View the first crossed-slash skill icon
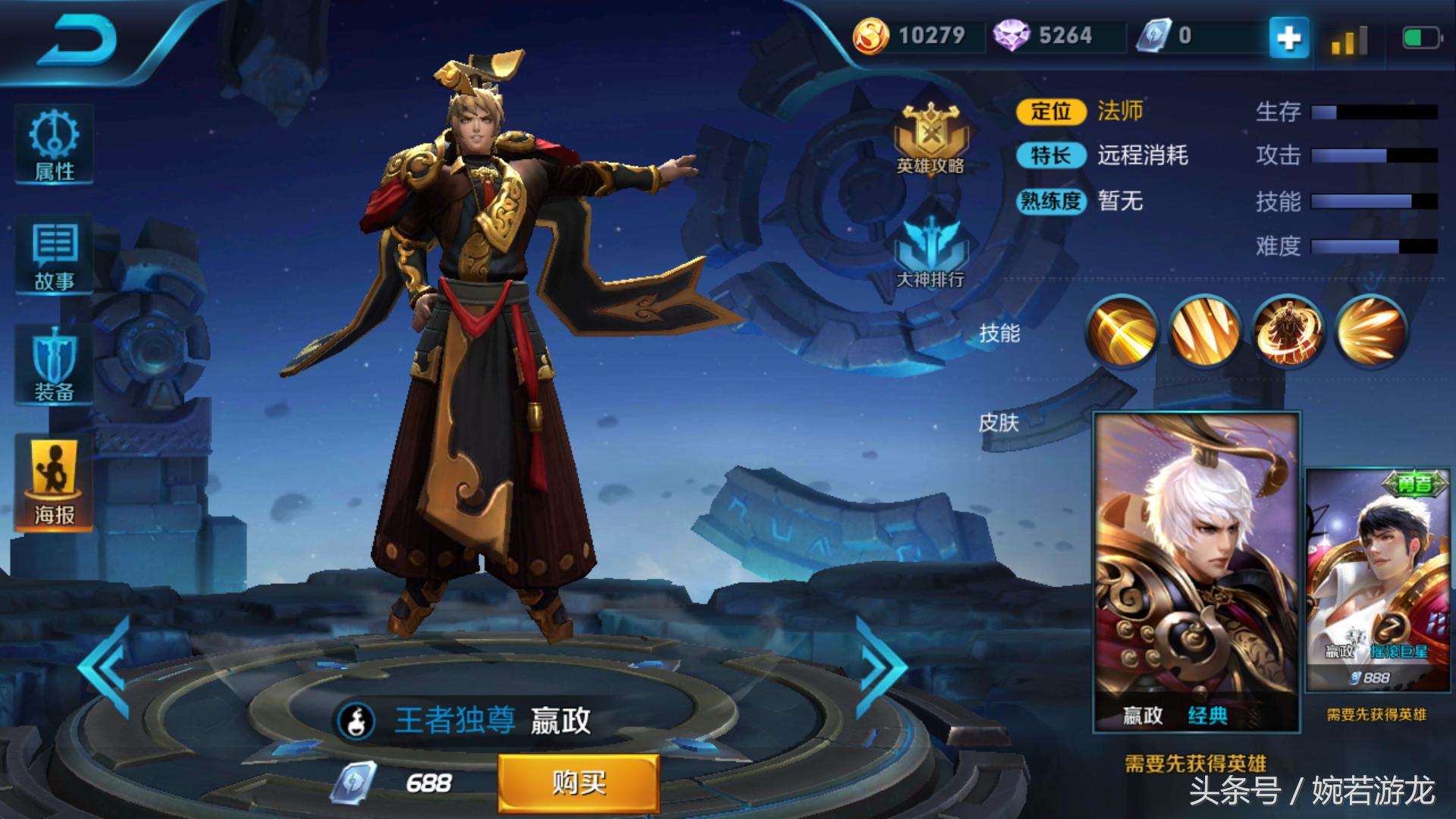The height and width of the screenshot is (819, 1456). click(x=1122, y=331)
